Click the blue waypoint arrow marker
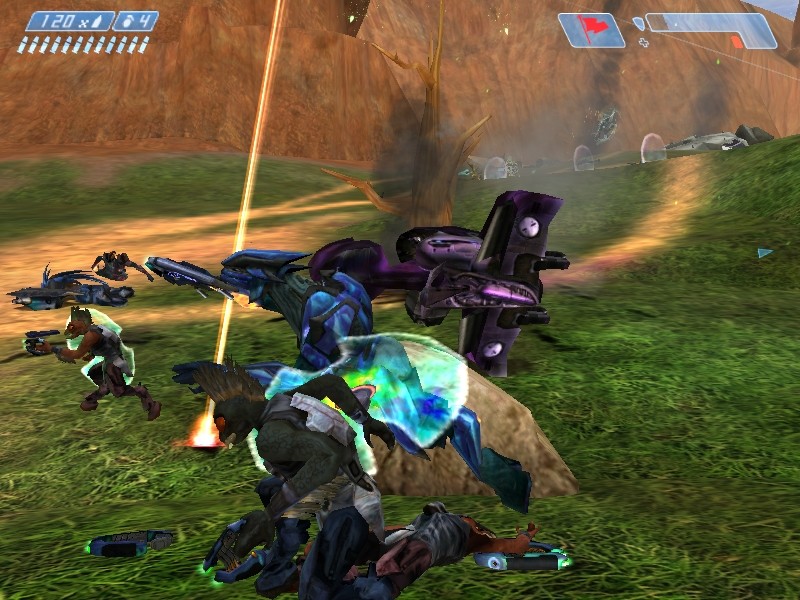Viewport: 800px width, 600px height. click(x=765, y=253)
